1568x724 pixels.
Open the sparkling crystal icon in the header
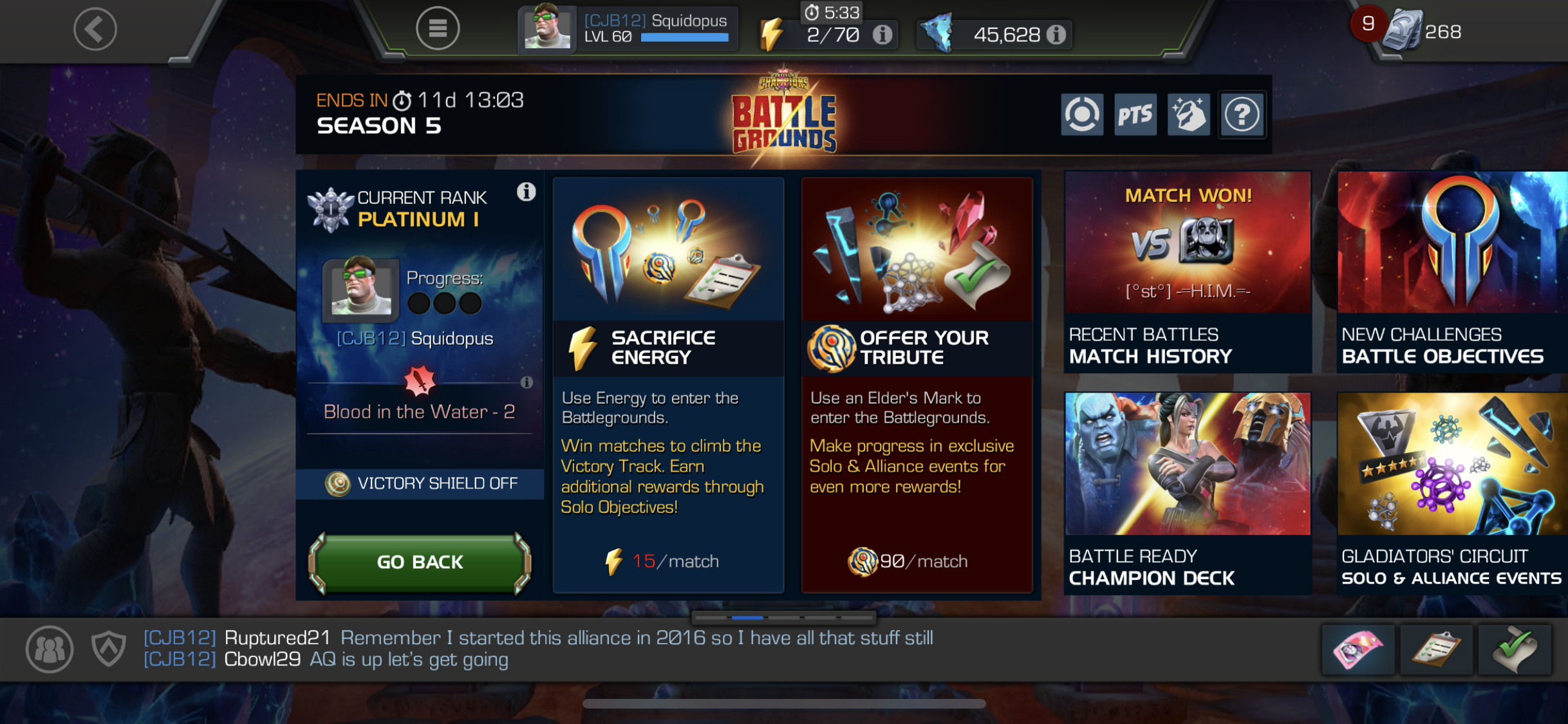[x=1188, y=115]
